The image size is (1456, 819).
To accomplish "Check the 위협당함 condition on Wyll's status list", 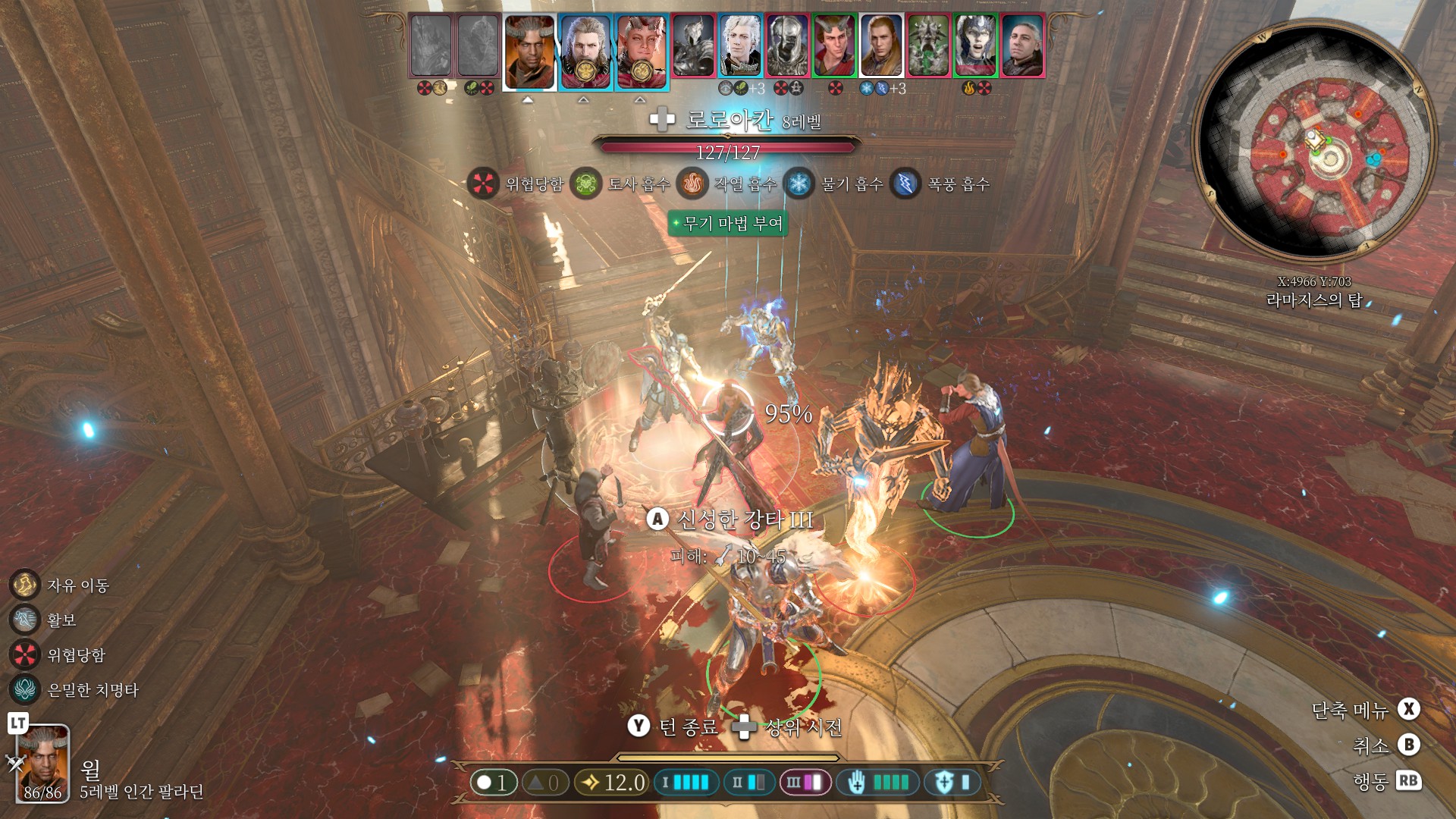I will pyautogui.click(x=25, y=654).
